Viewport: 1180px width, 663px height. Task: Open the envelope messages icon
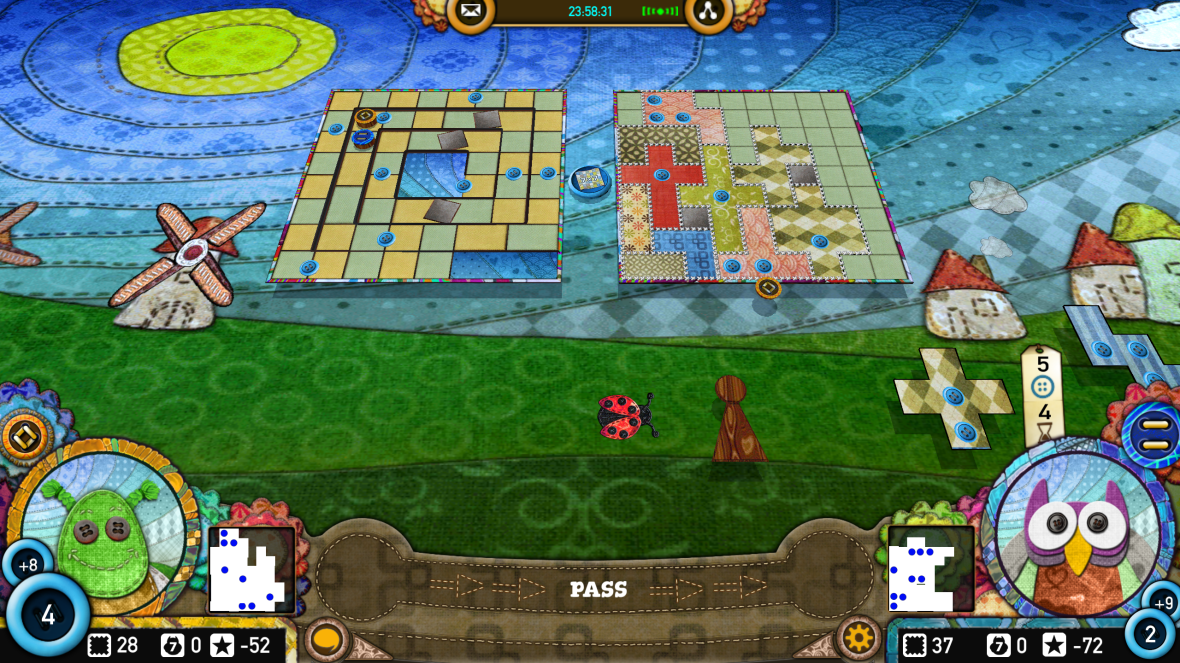470,12
